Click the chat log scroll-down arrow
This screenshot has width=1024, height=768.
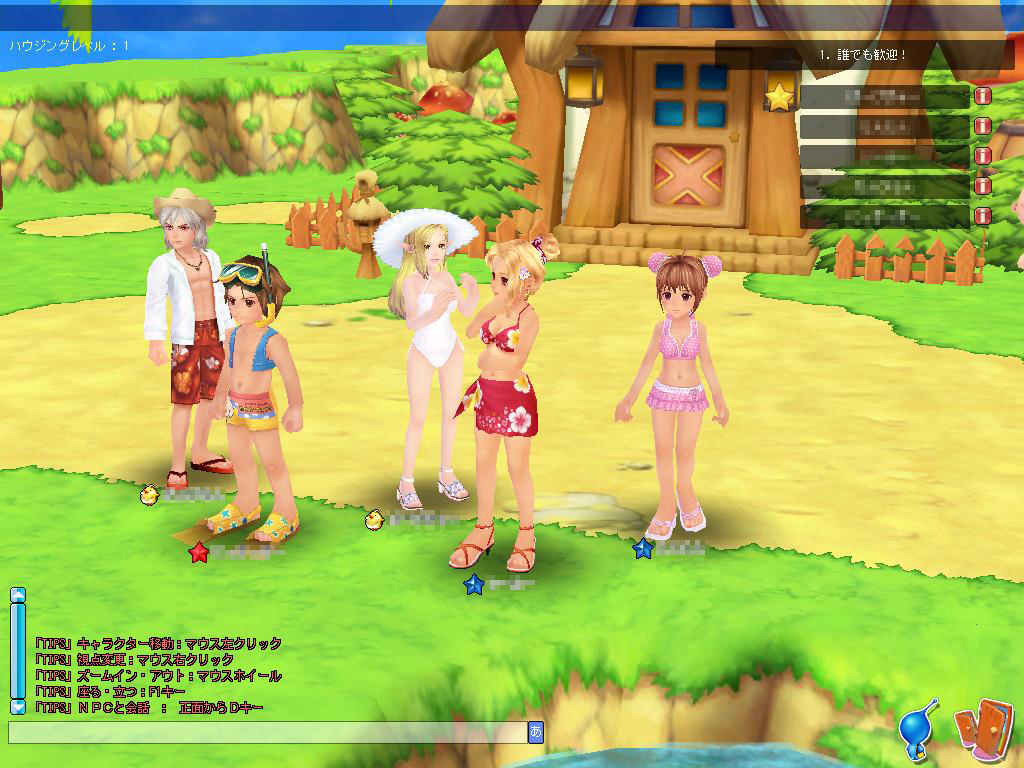tap(17, 707)
